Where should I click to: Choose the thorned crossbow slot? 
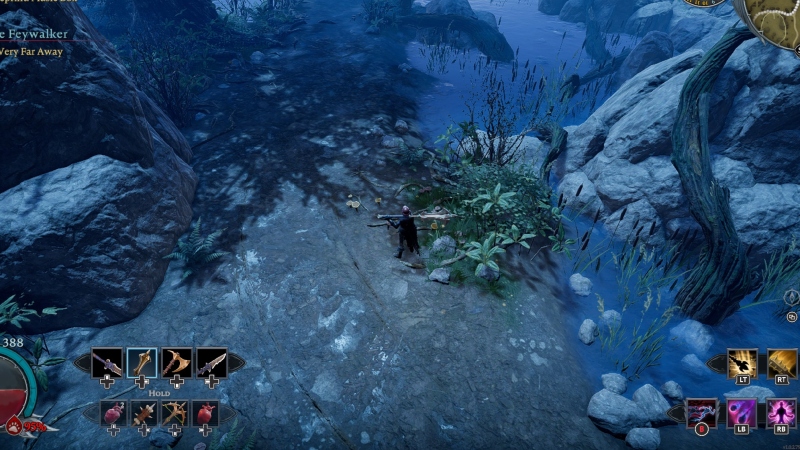(x=174, y=412)
